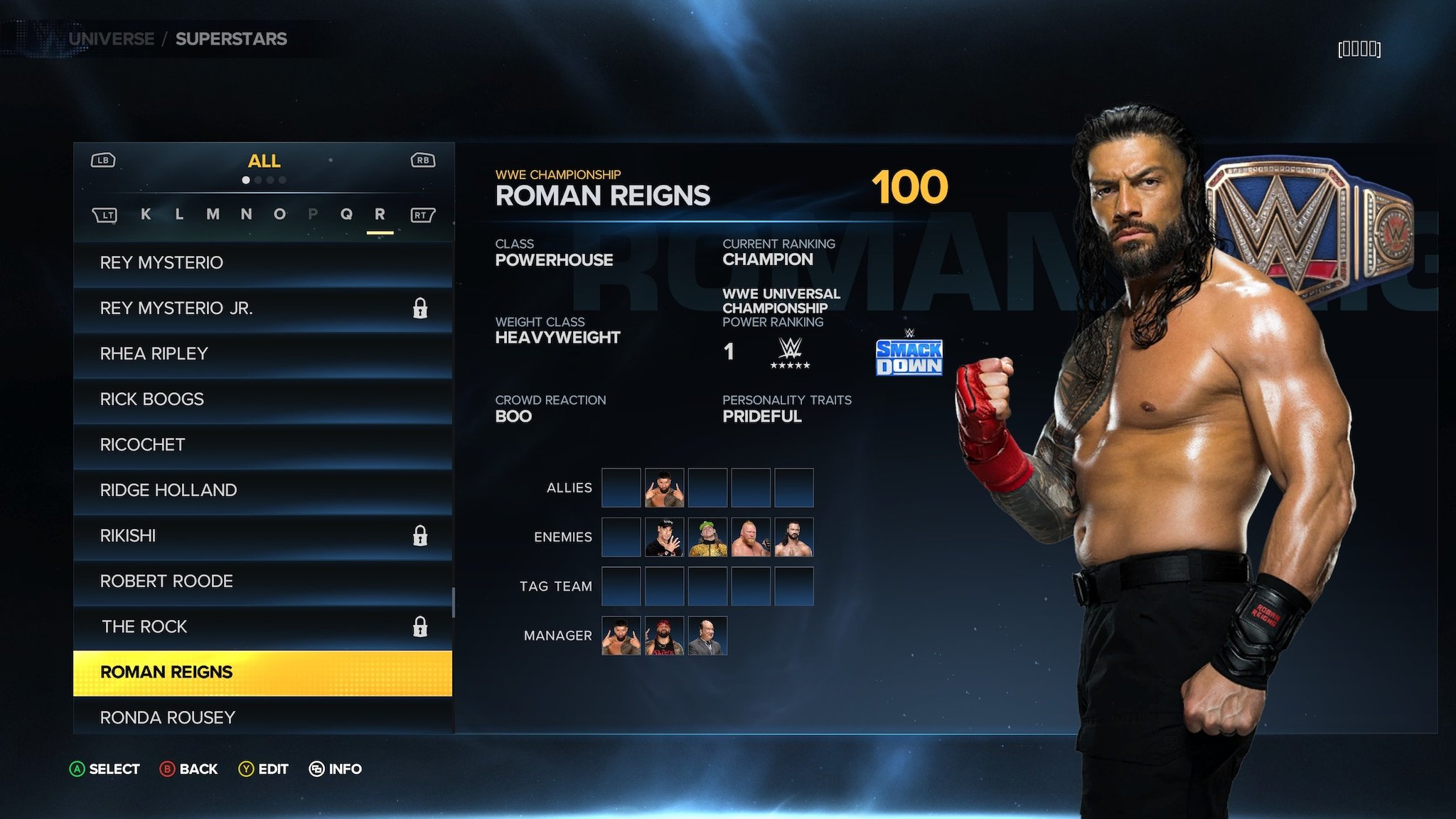1456x819 pixels.
Task: Select Rick Boogs superstar row
Action: click(262, 400)
